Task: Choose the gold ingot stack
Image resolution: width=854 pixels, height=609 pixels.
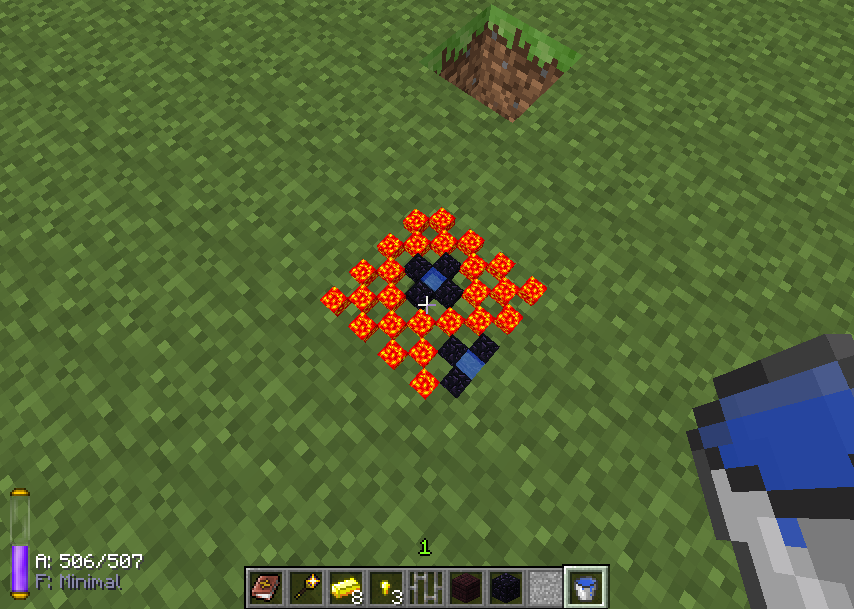Action: (x=346, y=587)
